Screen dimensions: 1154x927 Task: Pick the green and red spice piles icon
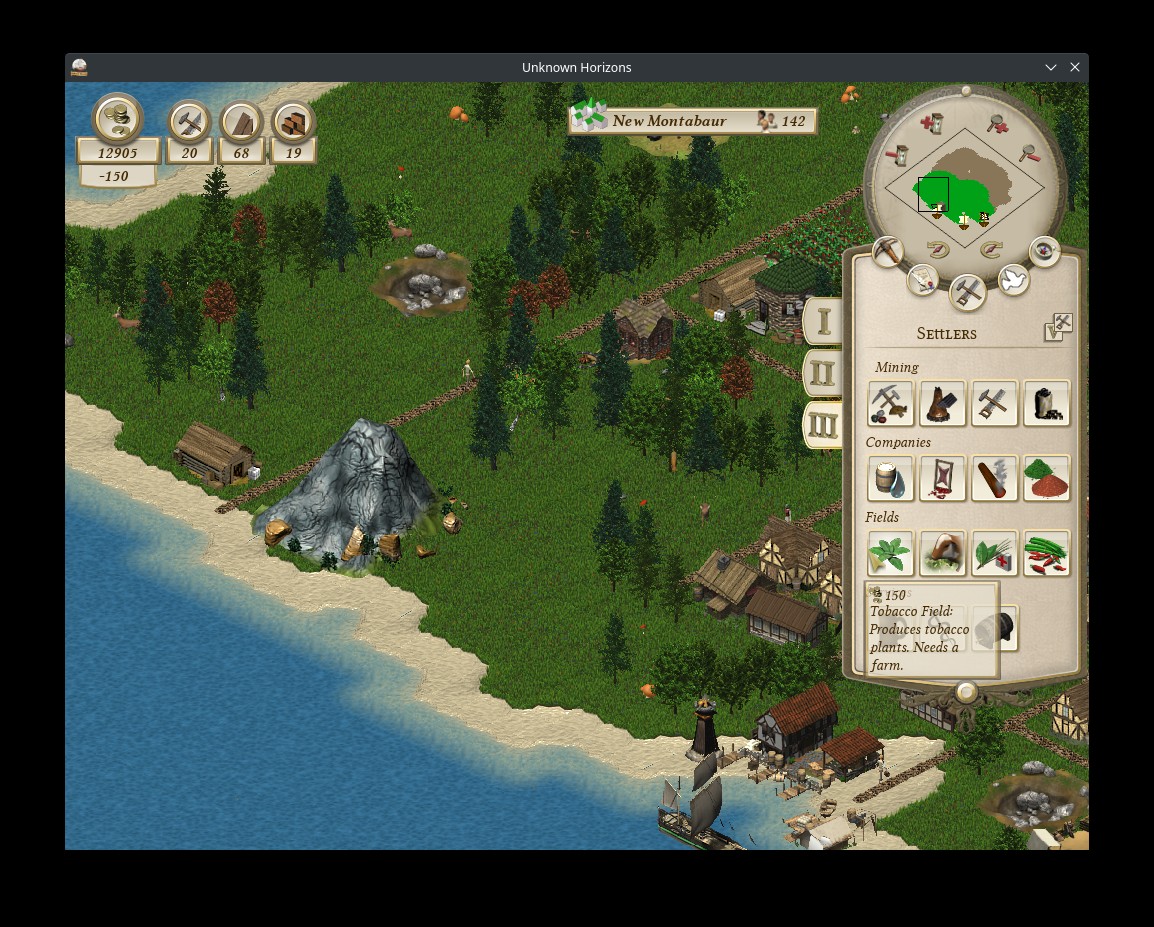pyautogui.click(x=1046, y=478)
